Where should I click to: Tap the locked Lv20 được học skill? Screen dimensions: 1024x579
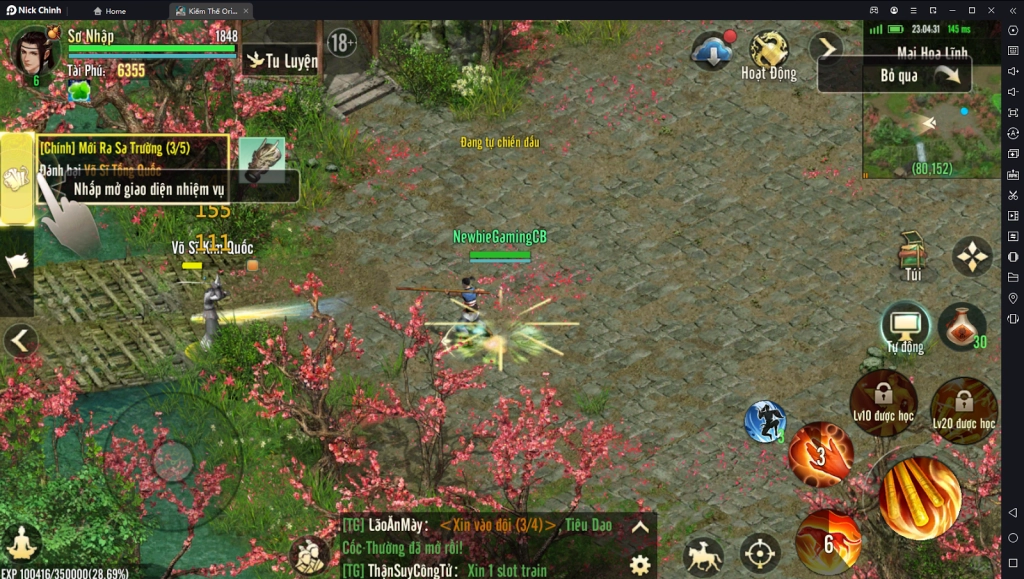coord(964,409)
